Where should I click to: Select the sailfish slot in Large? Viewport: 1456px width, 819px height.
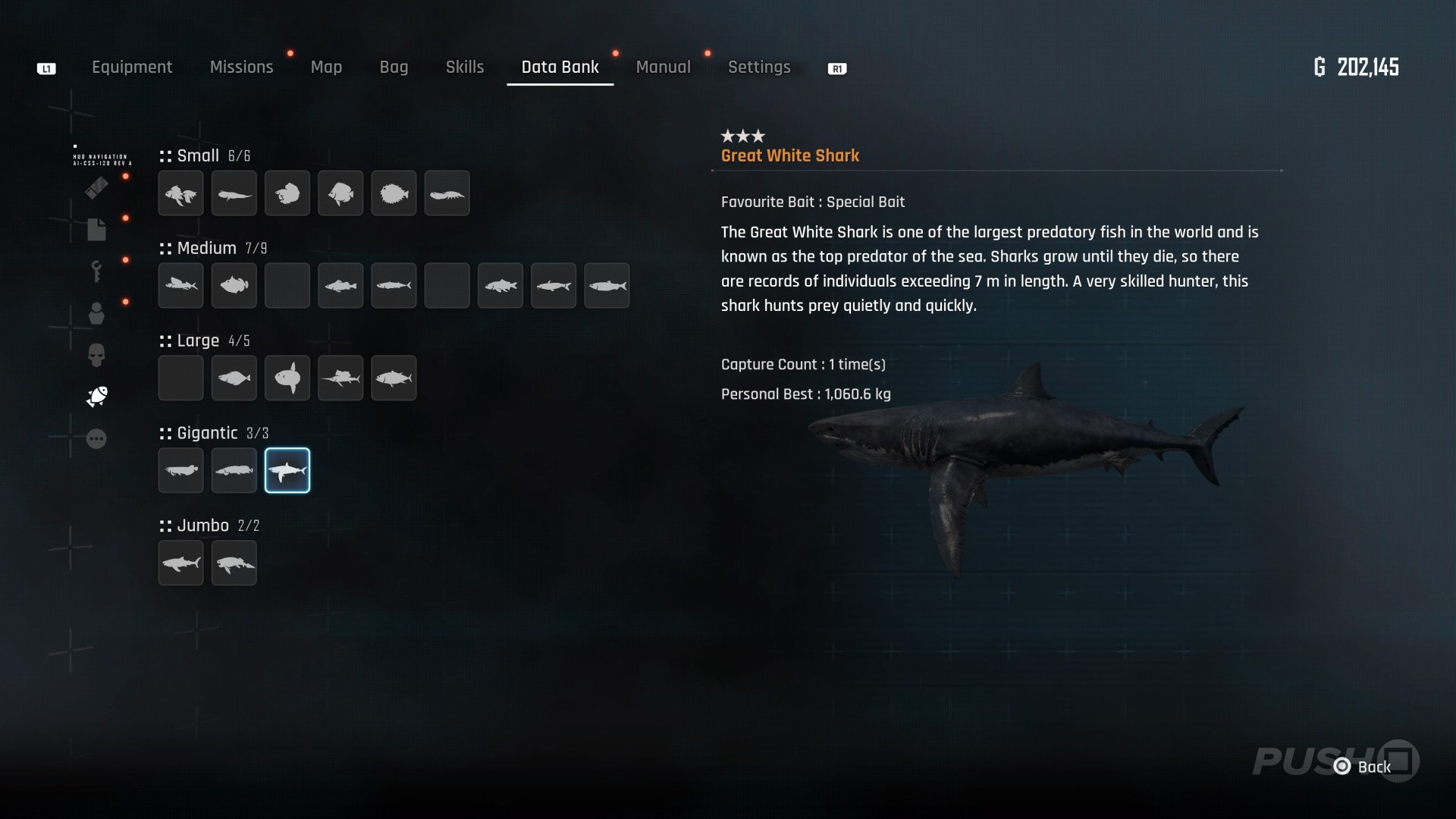(340, 378)
